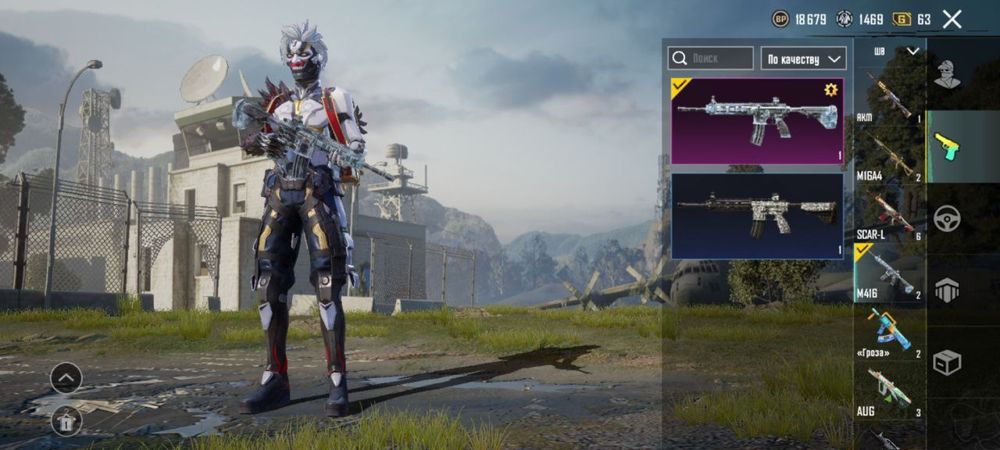Image resolution: width=1000 pixels, height=450 pixels.
Task: Open the gear settings on the glacier skin
Action: click(x=829, y=90)
